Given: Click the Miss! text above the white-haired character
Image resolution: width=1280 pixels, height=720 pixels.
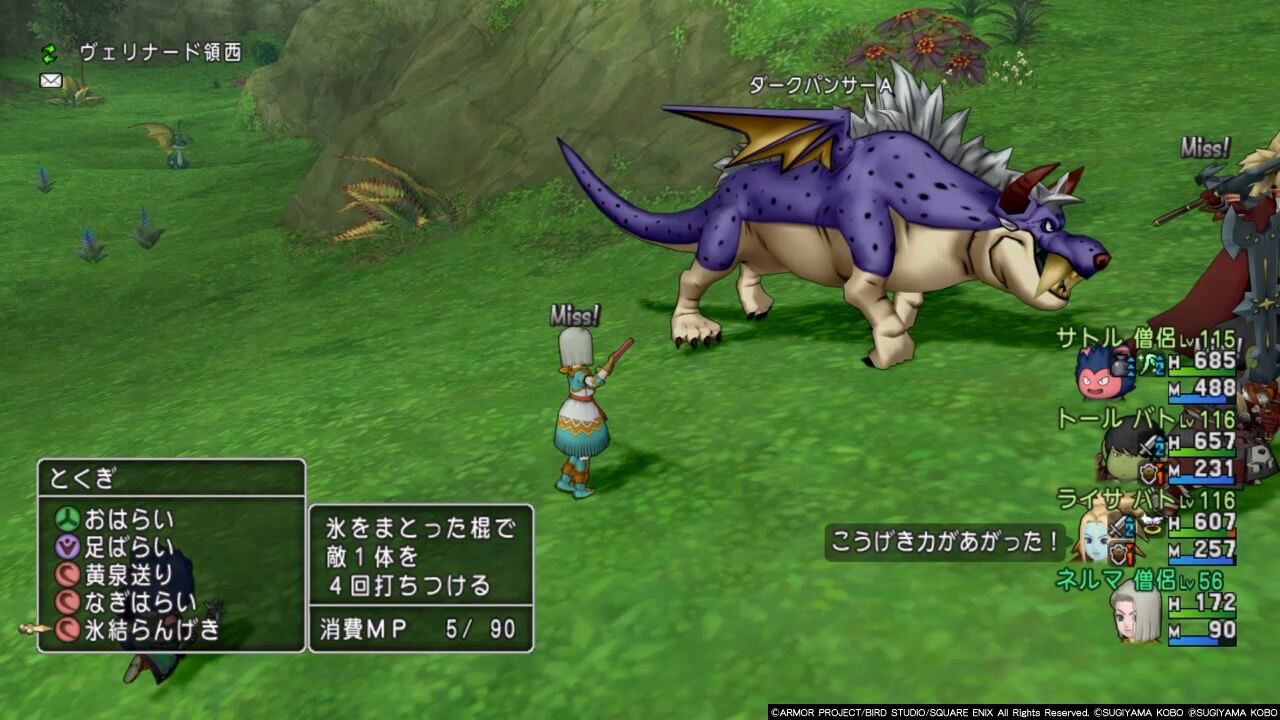Looking at the screenshot, I should [x=574, y=314].
